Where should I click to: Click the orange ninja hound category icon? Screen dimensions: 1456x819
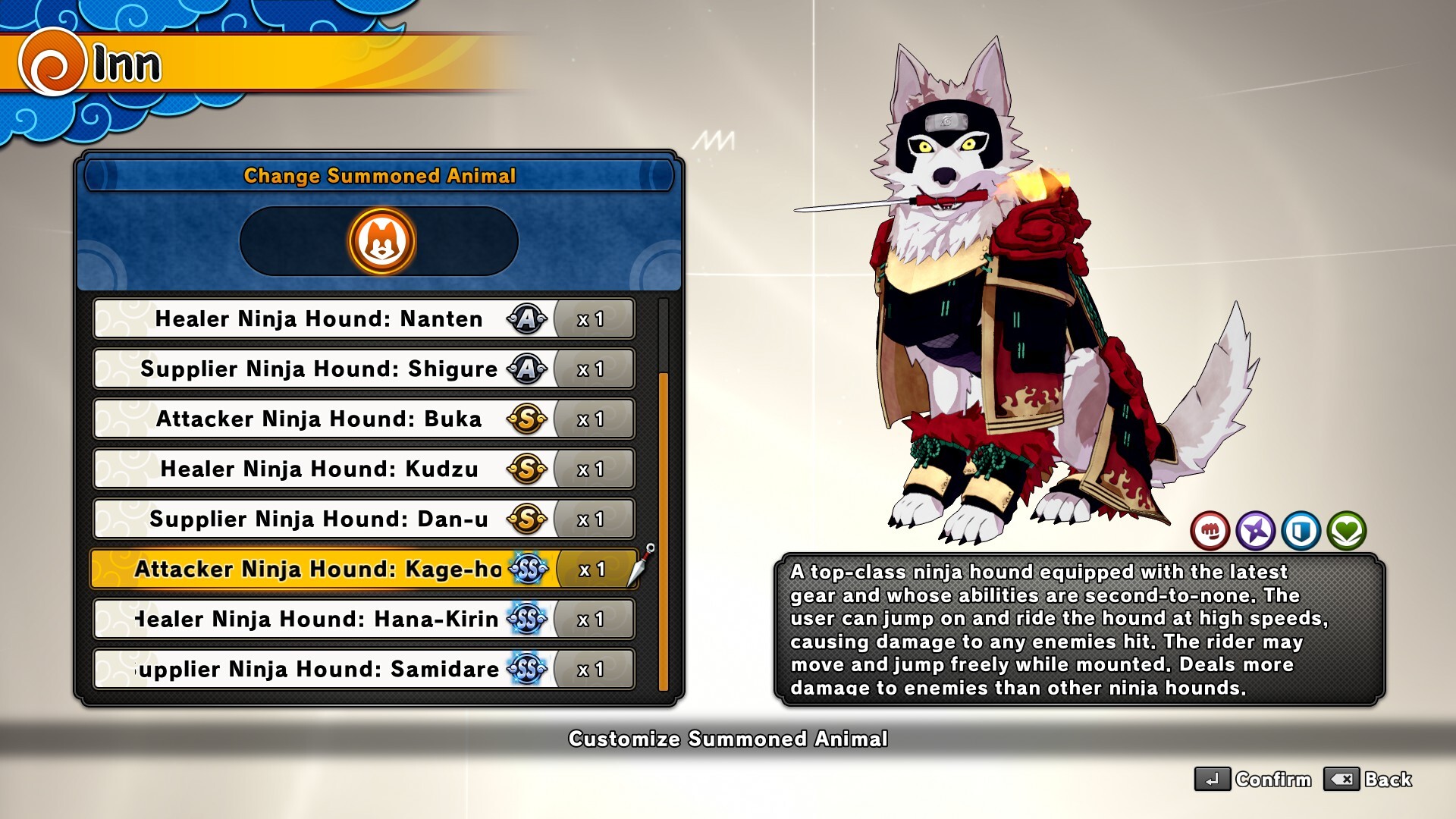pos(381,241)
